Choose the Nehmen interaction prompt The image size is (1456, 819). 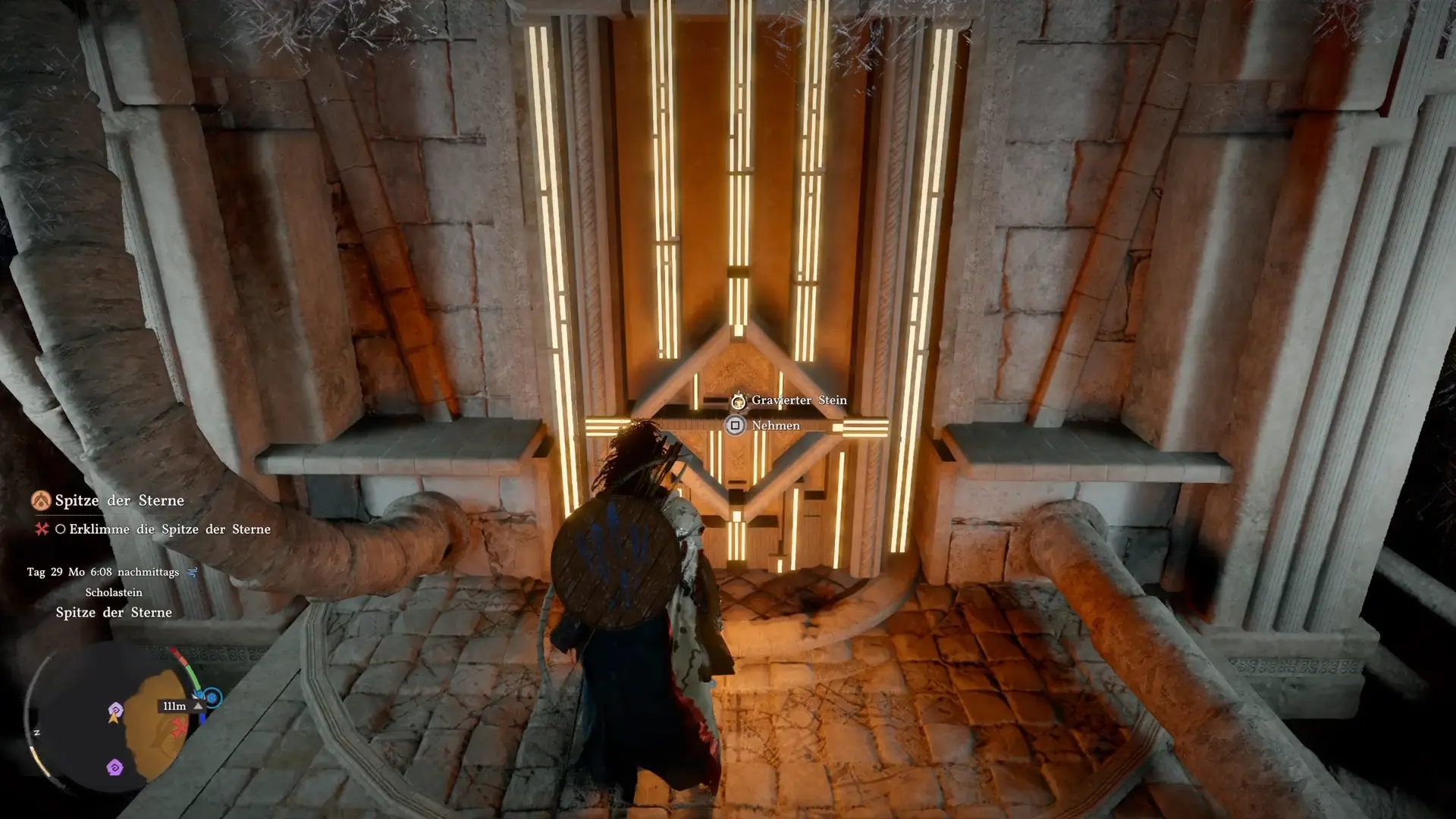(x=774, y=425)
